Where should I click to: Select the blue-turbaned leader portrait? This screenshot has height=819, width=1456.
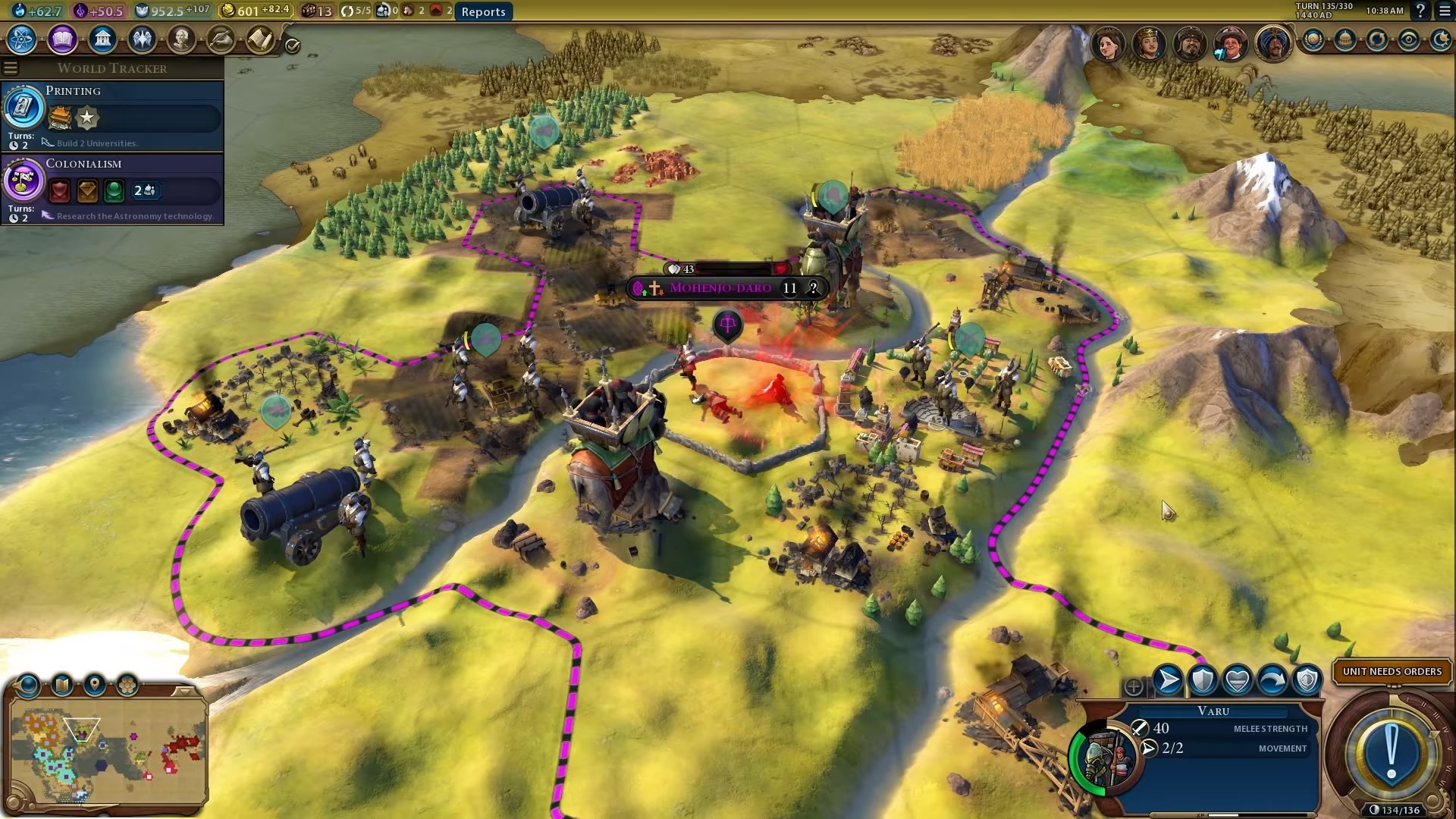click(x=1273, y=43)
